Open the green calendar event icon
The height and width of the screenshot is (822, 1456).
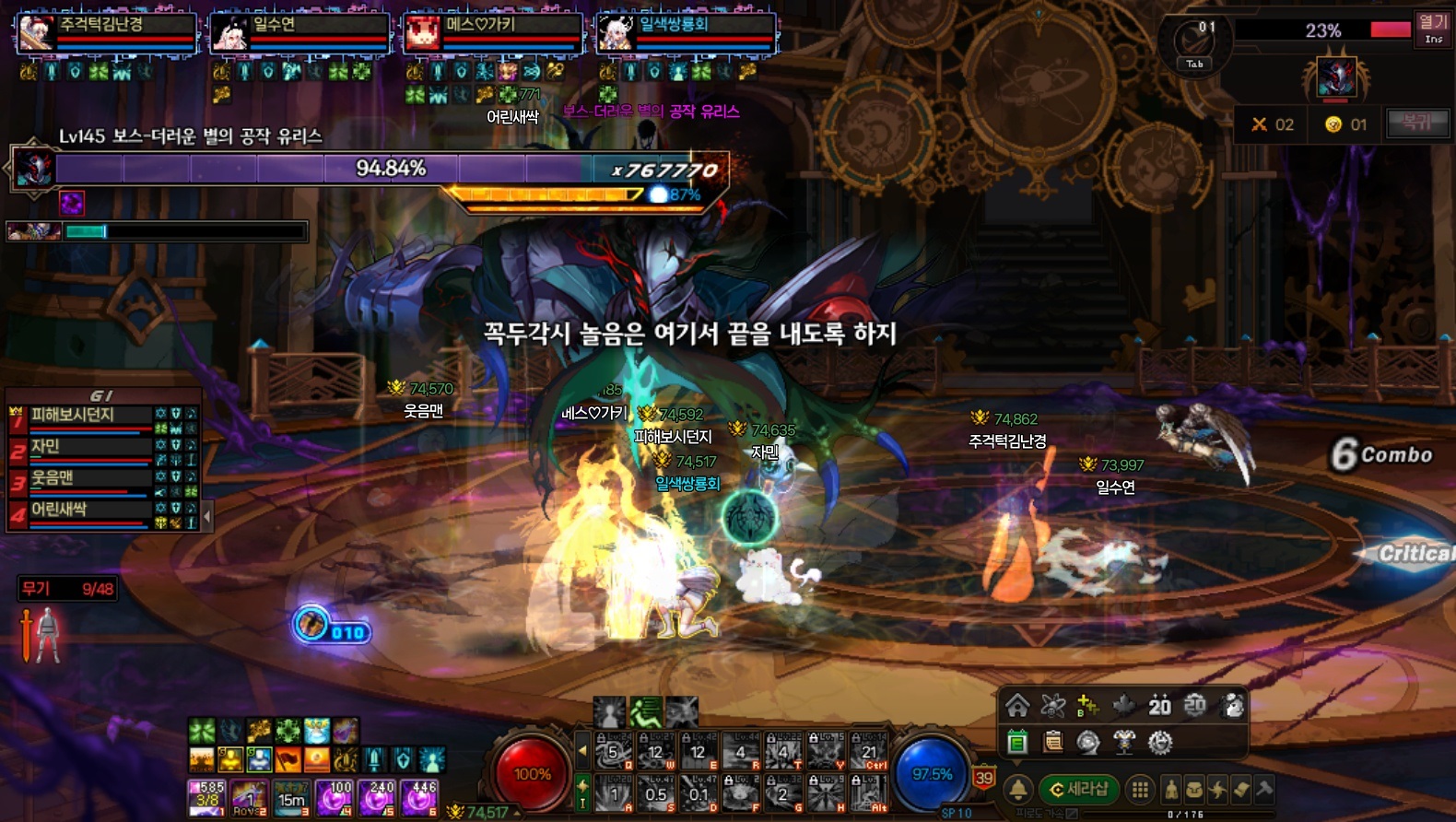click(1017, 742)
